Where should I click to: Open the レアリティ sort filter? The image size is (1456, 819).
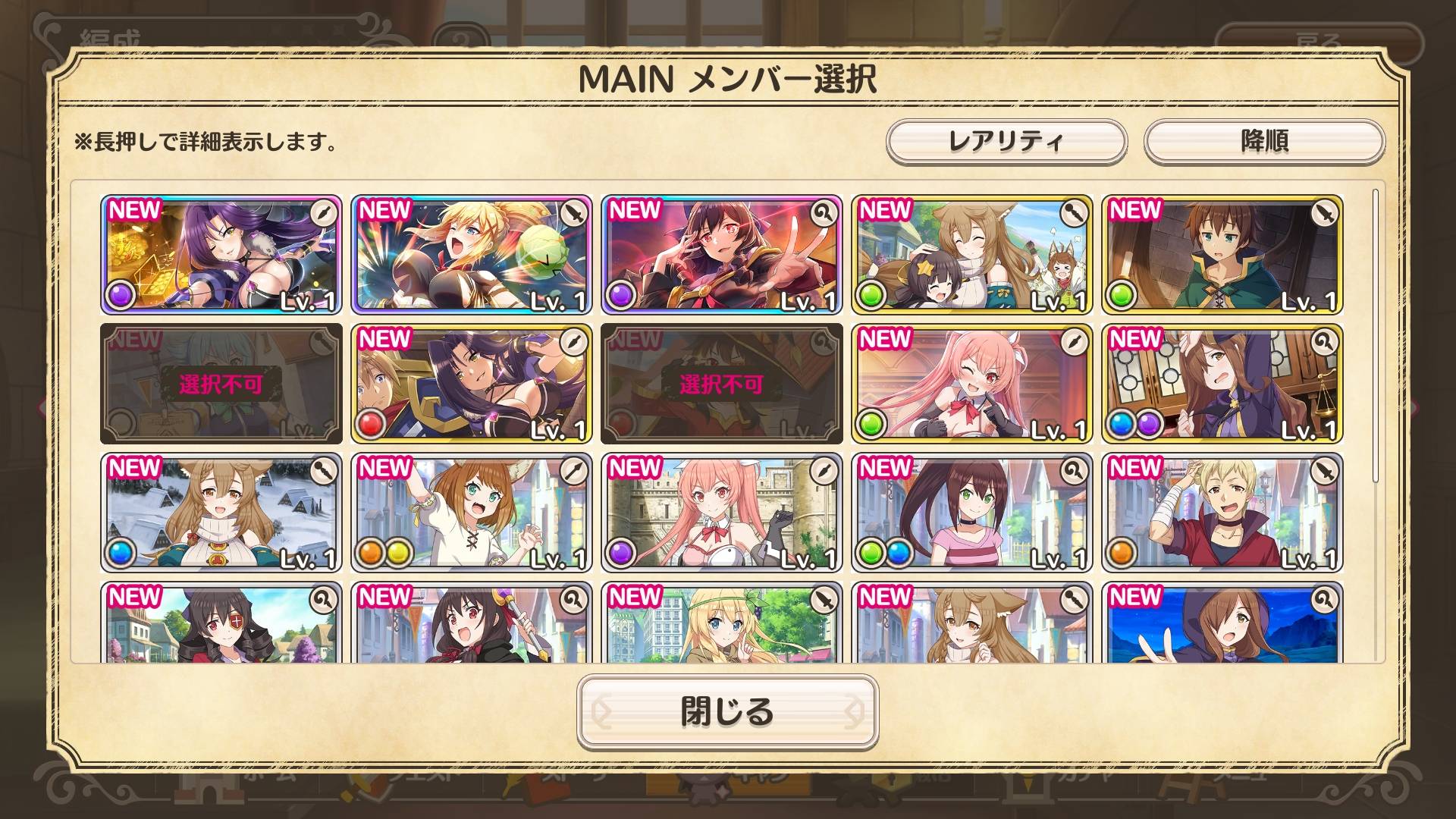(1006, 141)
